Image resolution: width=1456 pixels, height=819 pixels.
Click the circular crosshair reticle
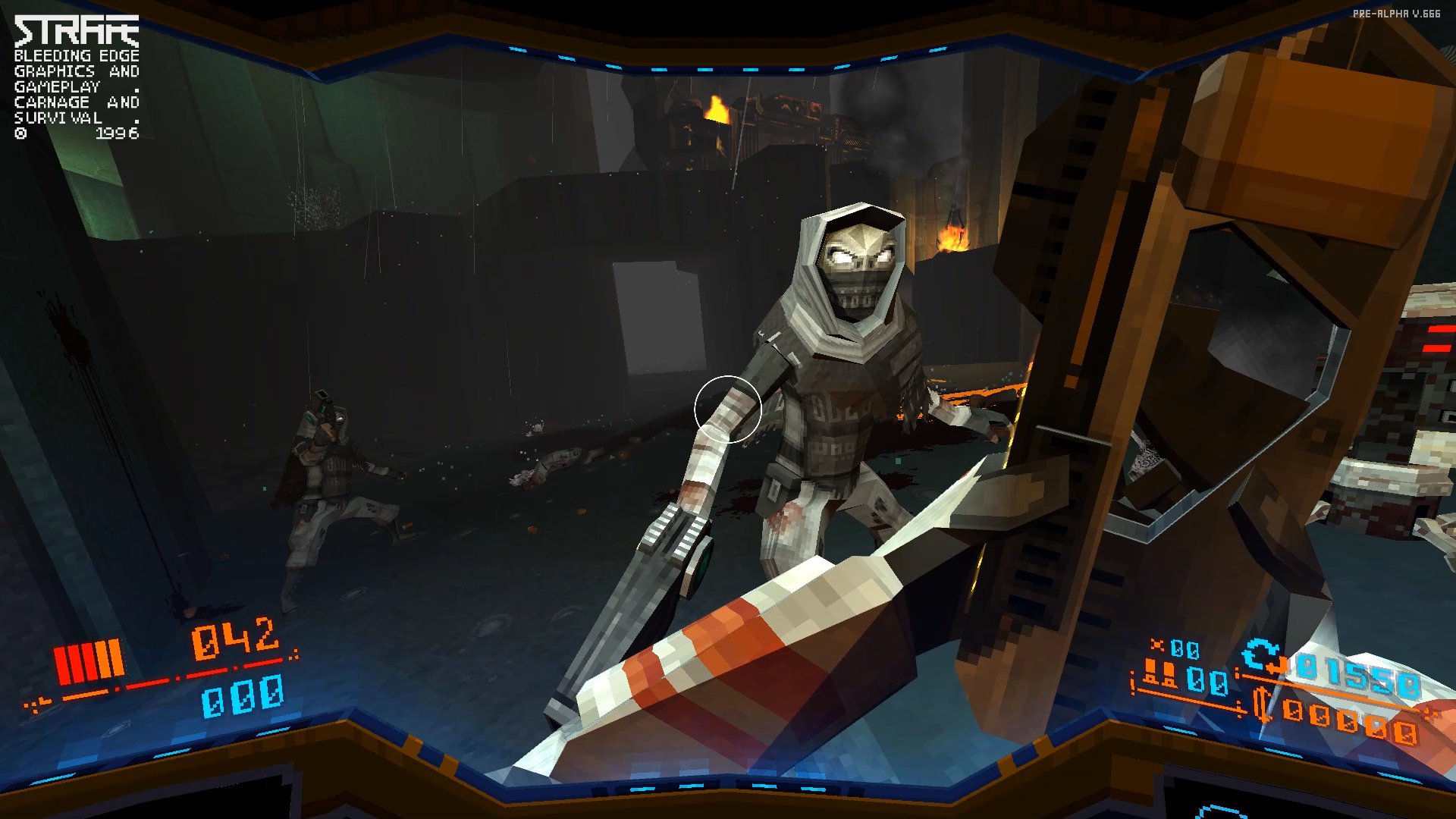coord(728,408)
